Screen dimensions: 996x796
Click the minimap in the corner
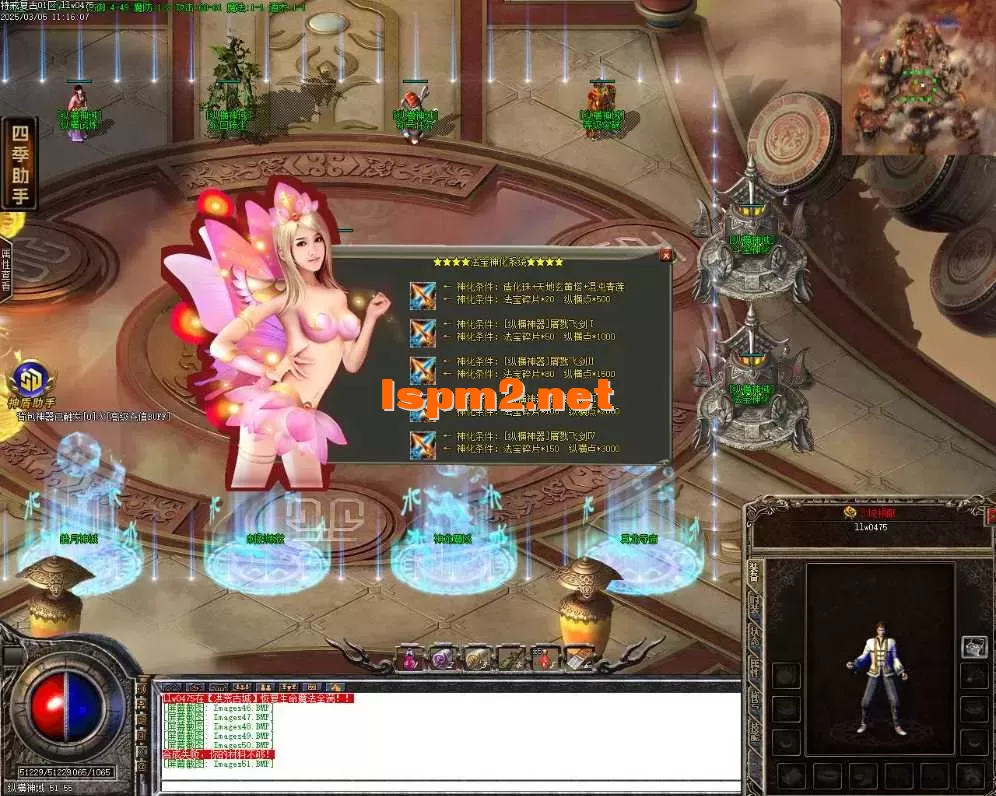[917, 78]
